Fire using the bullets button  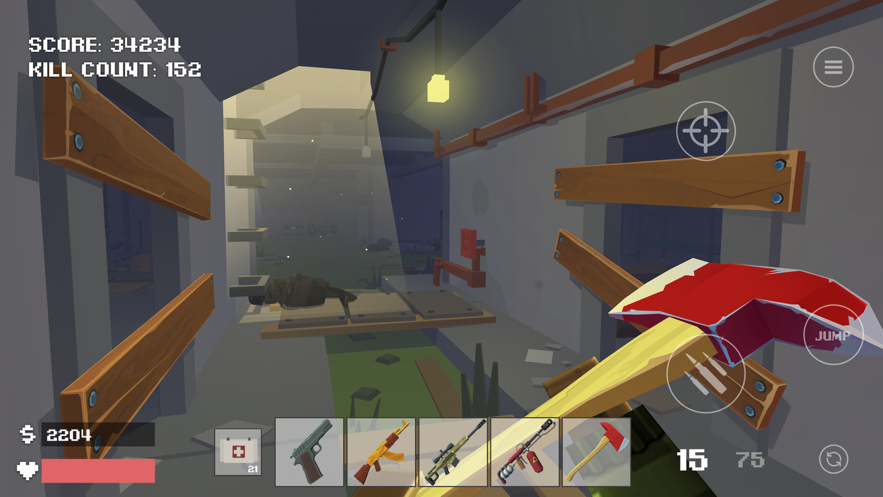click(x=706, y=373)
